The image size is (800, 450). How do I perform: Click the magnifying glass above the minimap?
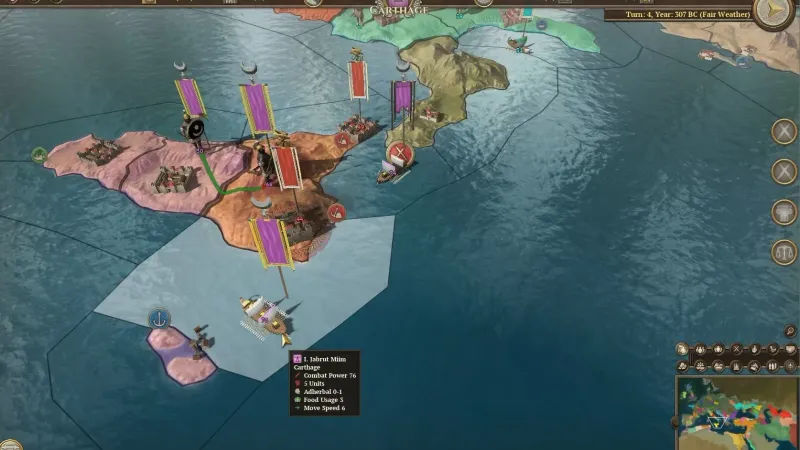tap(791, 332)
